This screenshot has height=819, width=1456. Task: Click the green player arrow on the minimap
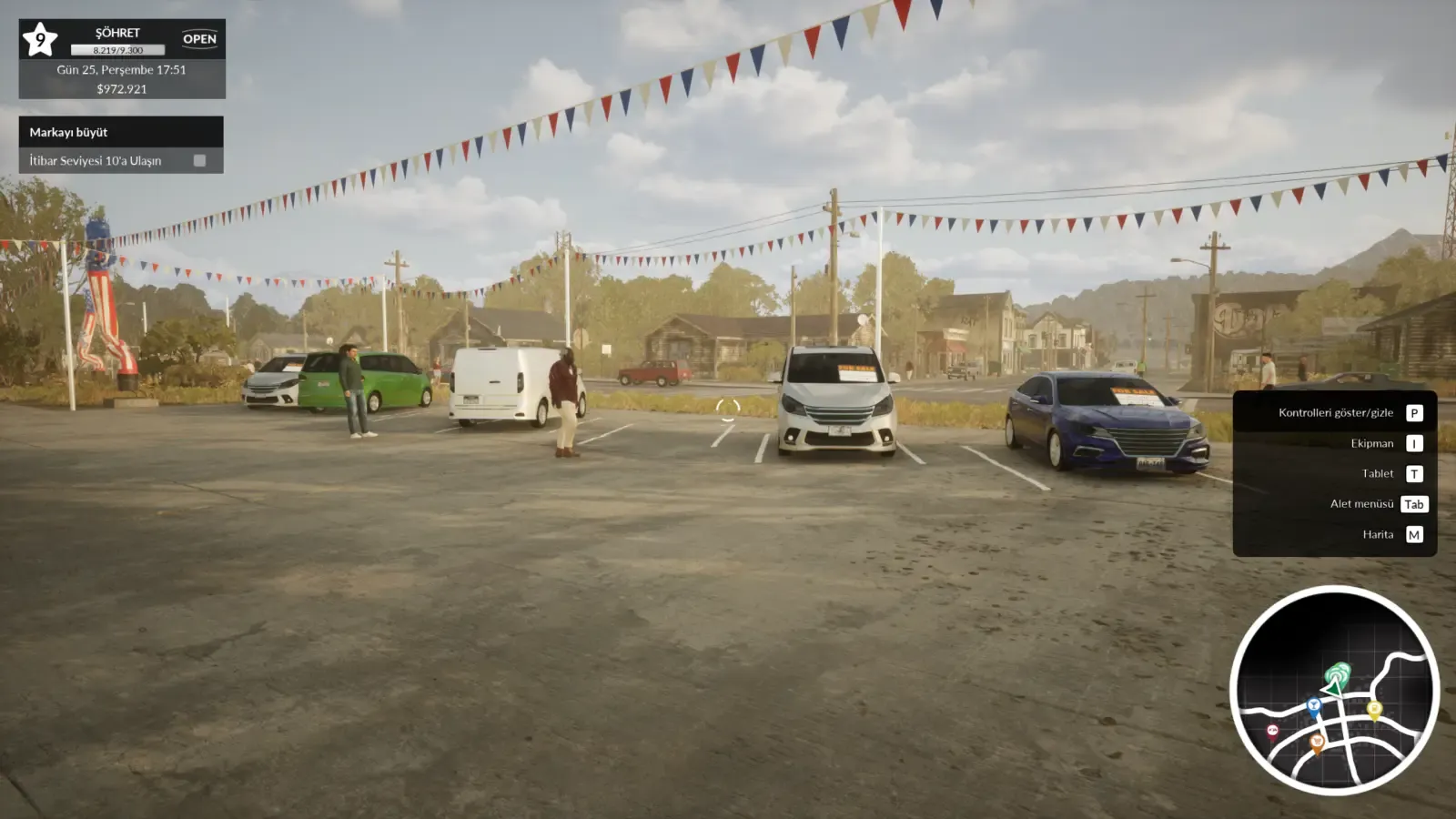click(1333, 688)
